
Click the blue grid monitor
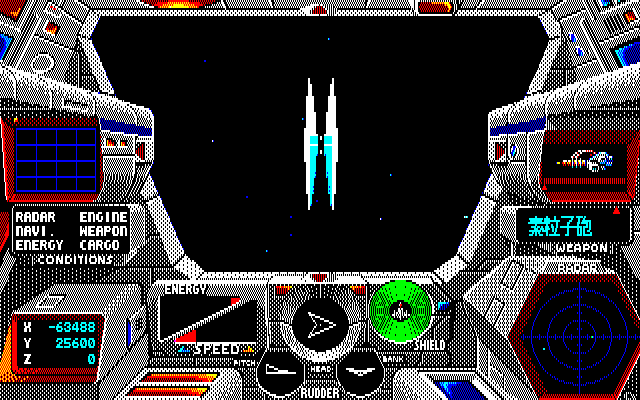point(51,158)
